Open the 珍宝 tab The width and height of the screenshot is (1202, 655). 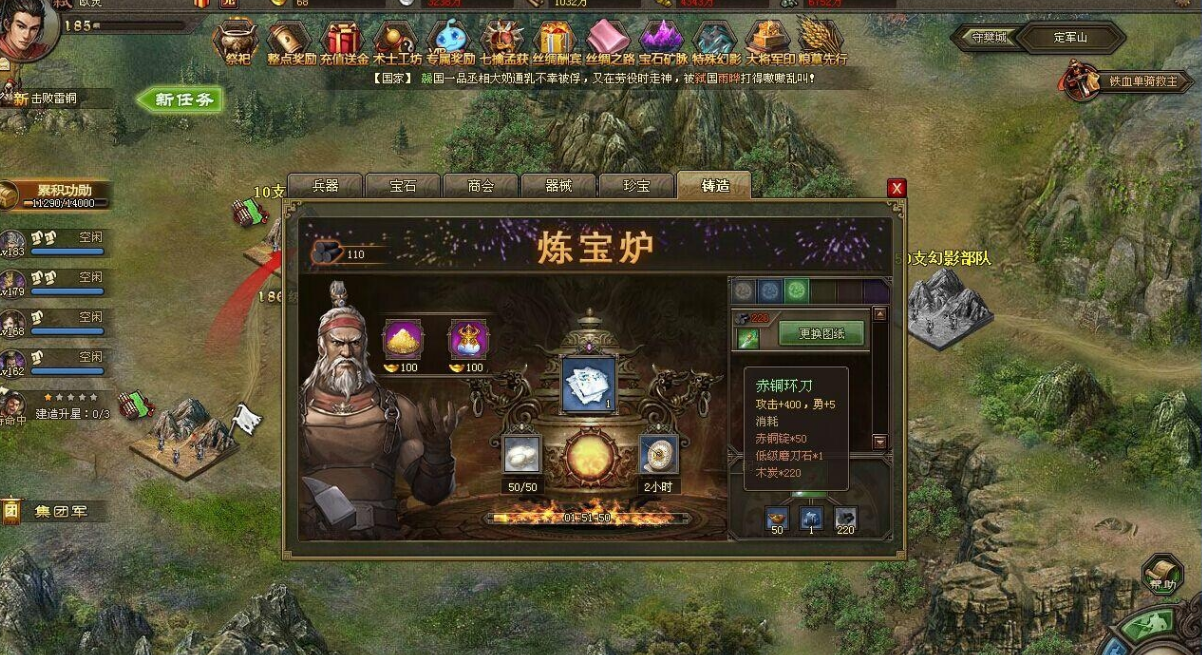636,186
